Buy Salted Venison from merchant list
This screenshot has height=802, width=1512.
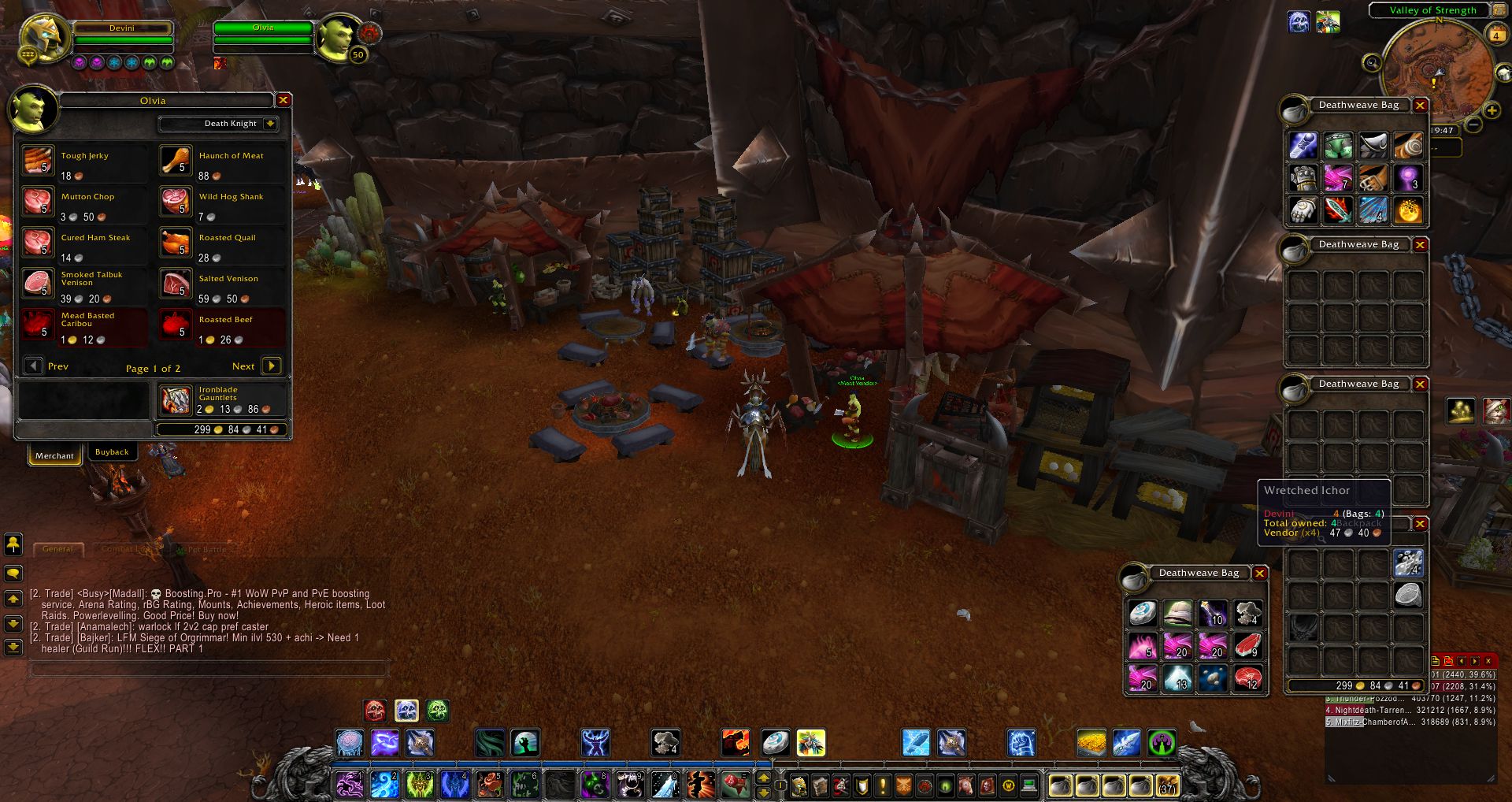click(176, 283)
